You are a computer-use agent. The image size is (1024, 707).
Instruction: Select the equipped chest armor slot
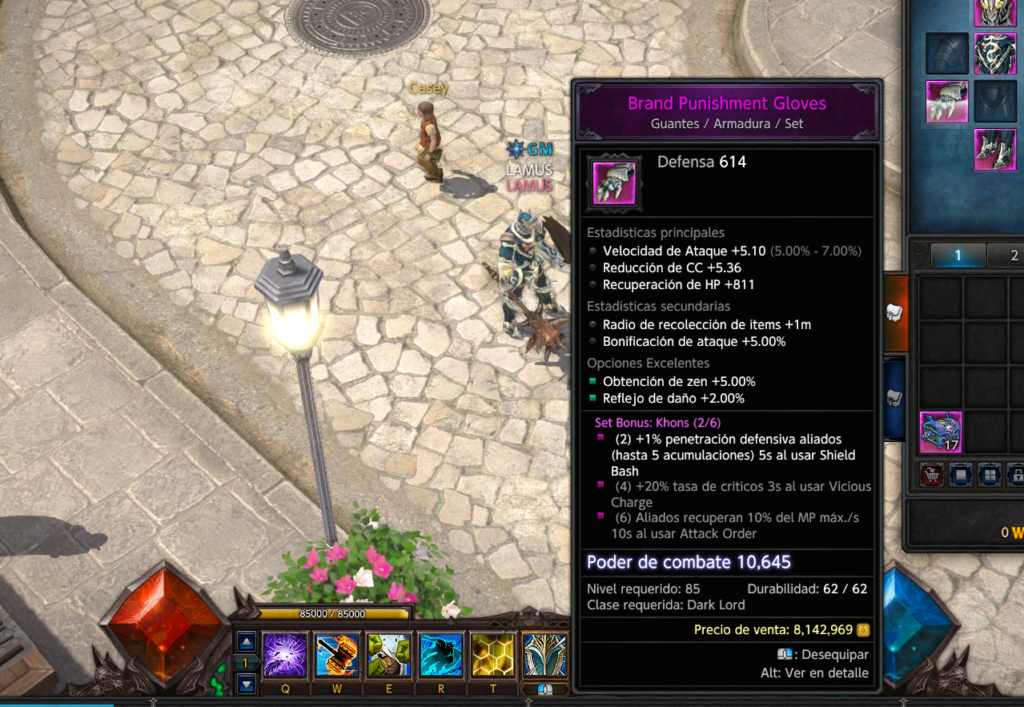pyautogui.click(x=995, y=54)
